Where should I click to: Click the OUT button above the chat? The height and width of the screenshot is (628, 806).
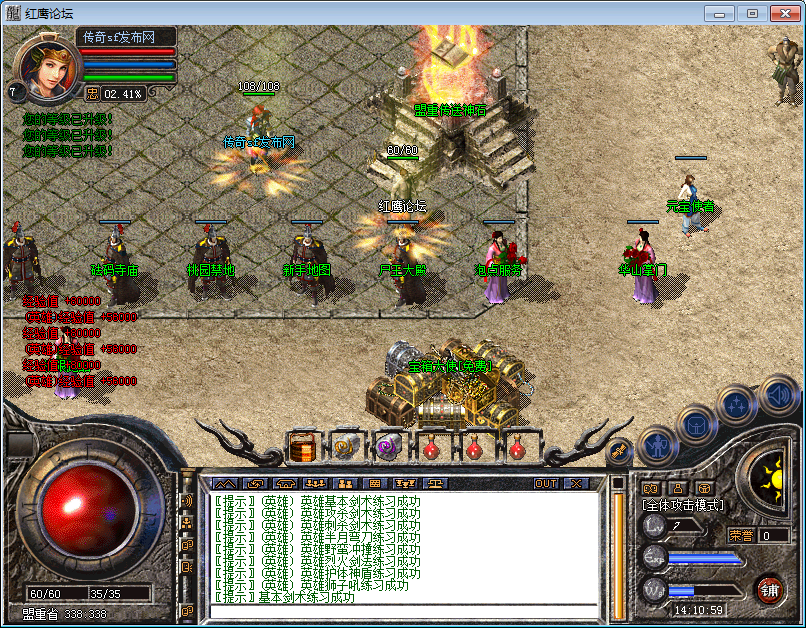(x=546, y=483)
